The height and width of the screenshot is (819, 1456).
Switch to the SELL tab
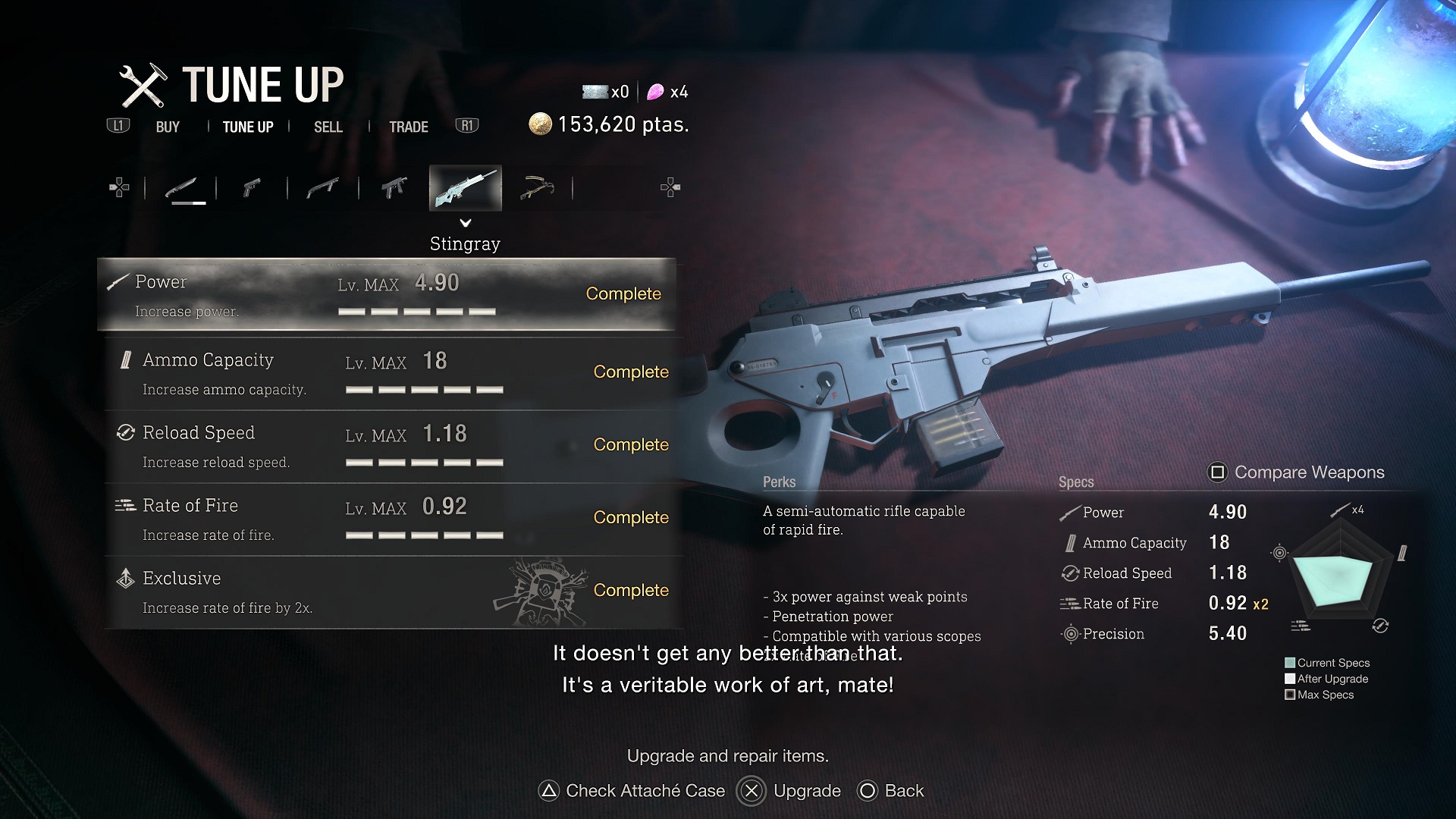pyautogui.click(x=328, y=127)
